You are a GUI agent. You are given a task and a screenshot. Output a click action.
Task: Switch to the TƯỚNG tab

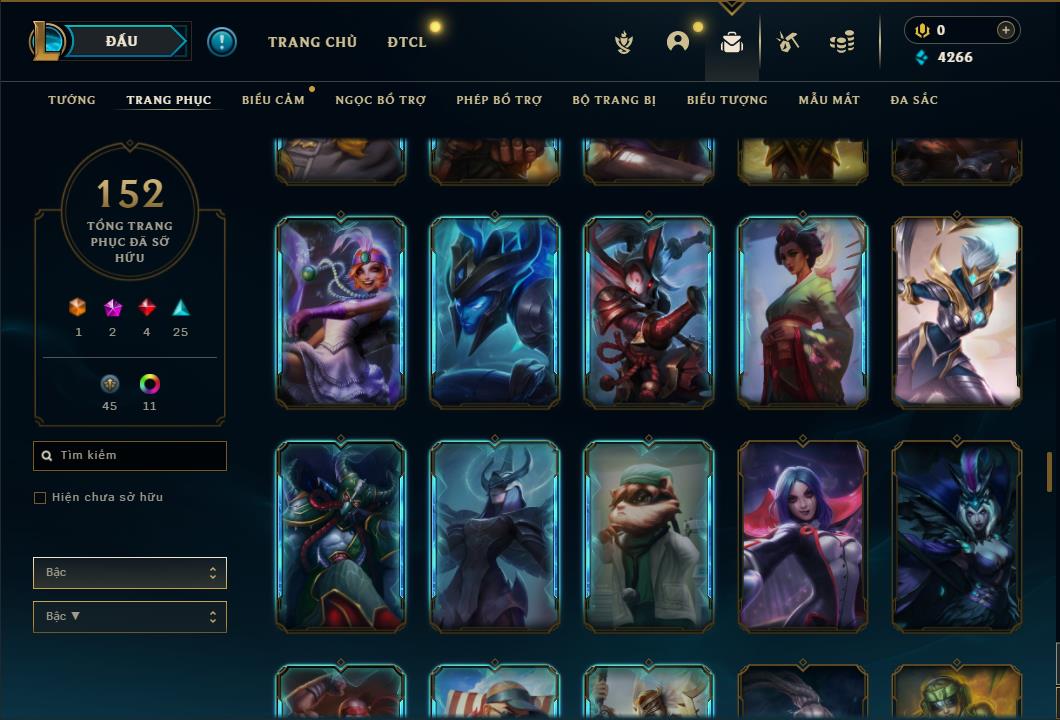72,100
